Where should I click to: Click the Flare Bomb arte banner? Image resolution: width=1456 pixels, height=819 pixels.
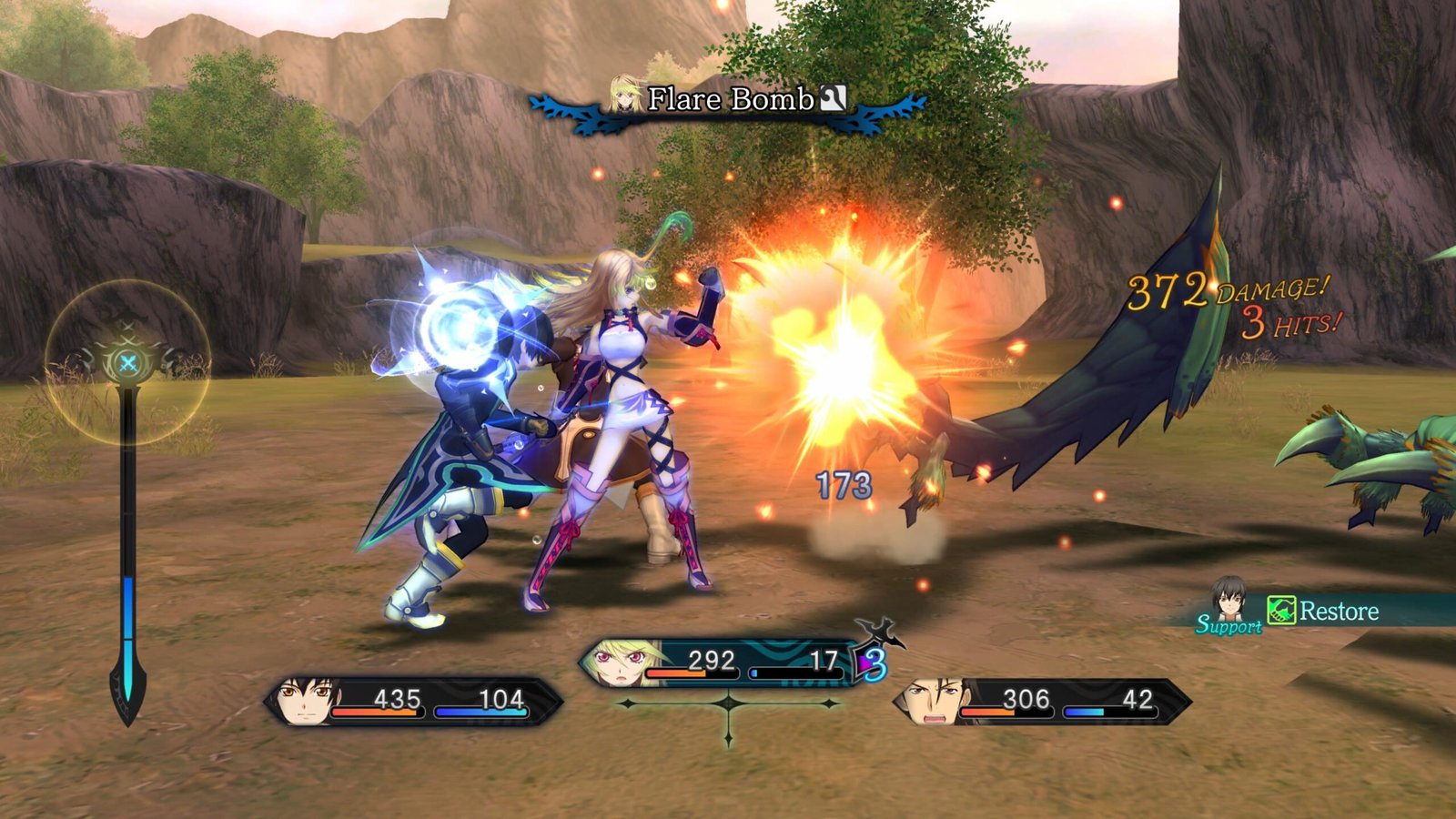(728, 100)
